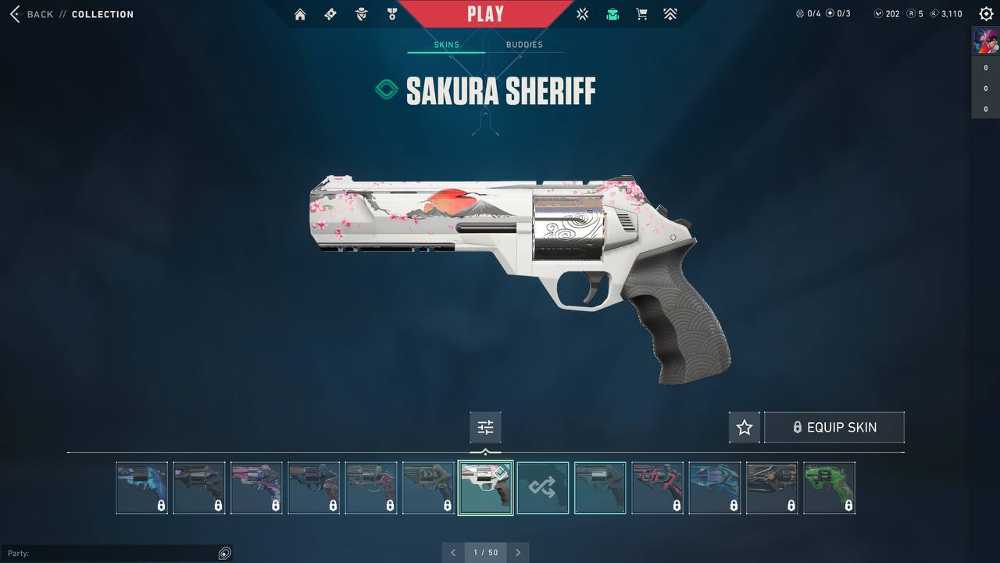Click the Equip Skin button
This screenshot has width=1000, height=563.
click(x=834, y=427)
